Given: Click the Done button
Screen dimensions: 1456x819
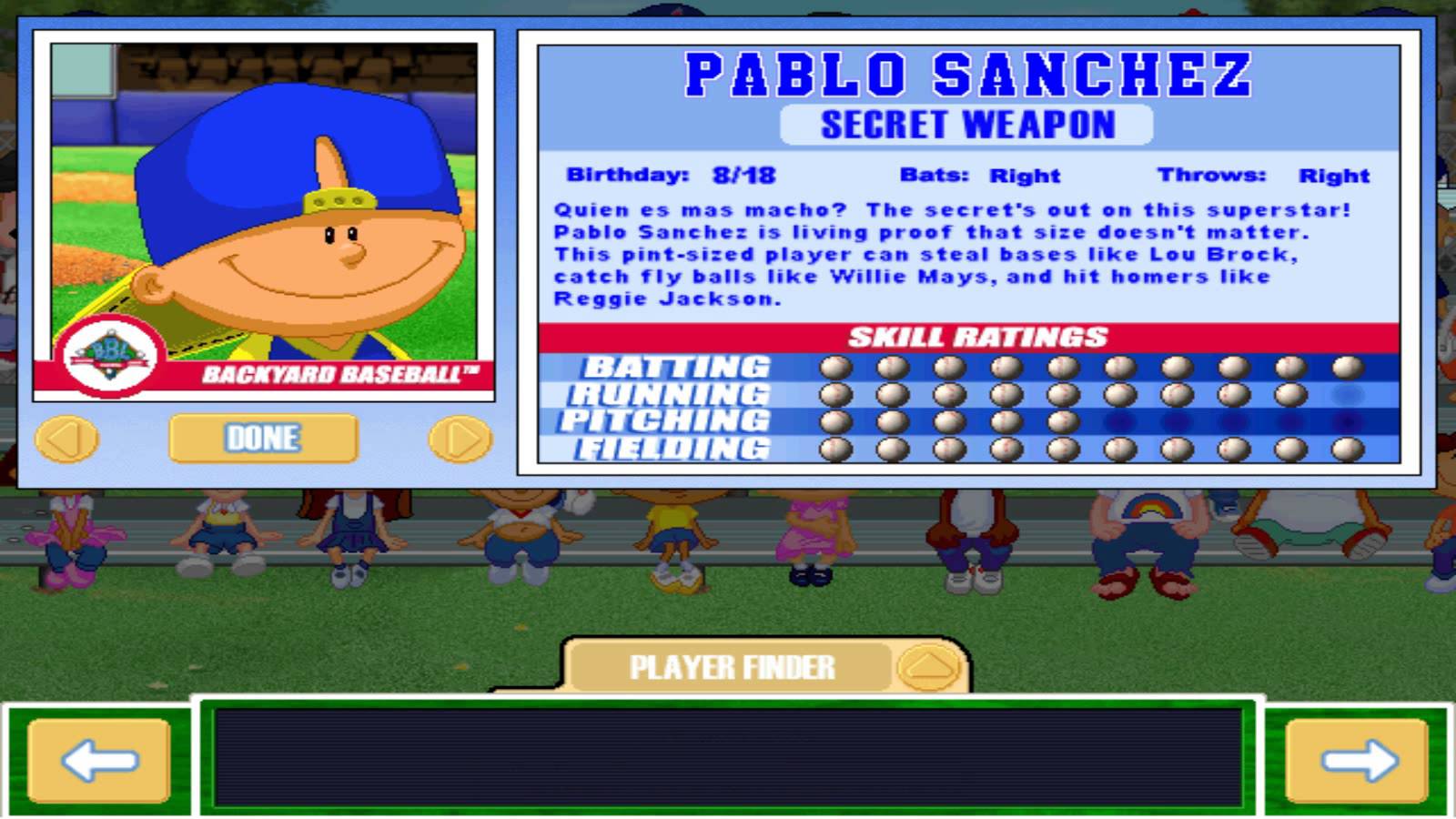Looking at the screenshot, I should click(261, 438).
